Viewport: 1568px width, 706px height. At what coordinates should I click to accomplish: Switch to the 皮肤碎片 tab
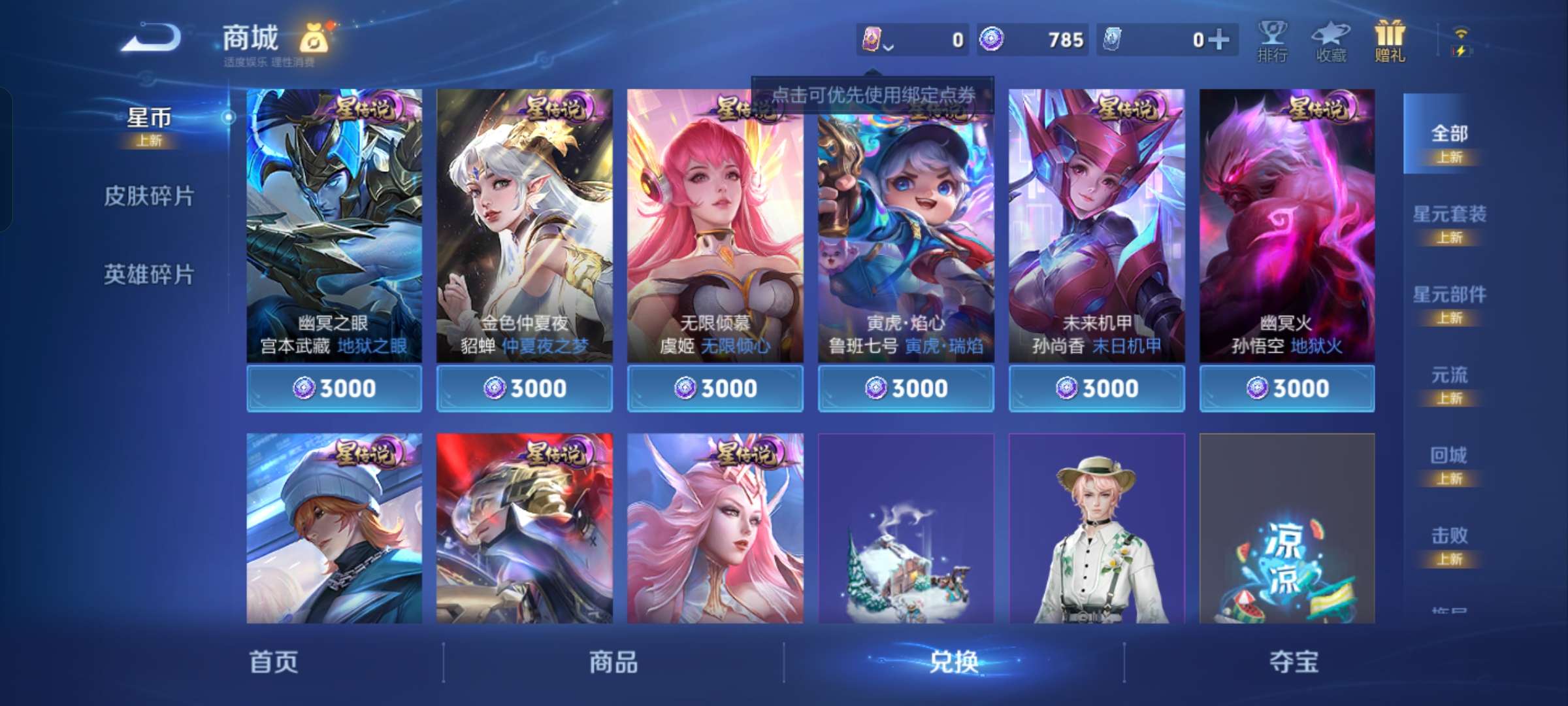pyautogui.click(x=150, y=195)
